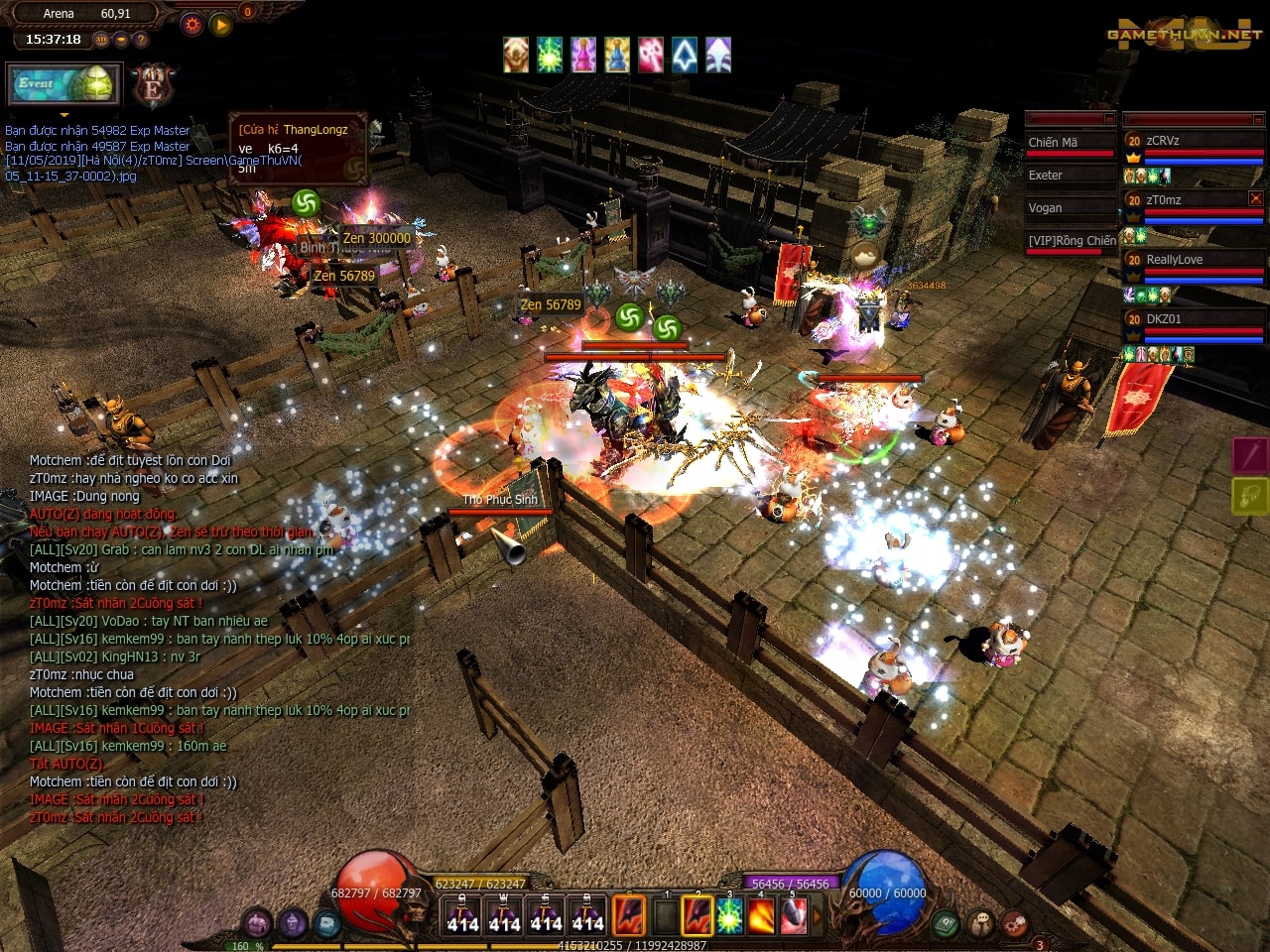Click the experience bar at the screen bottom
The width and height of the screenshot is (1270, 952).
[635, 945]
